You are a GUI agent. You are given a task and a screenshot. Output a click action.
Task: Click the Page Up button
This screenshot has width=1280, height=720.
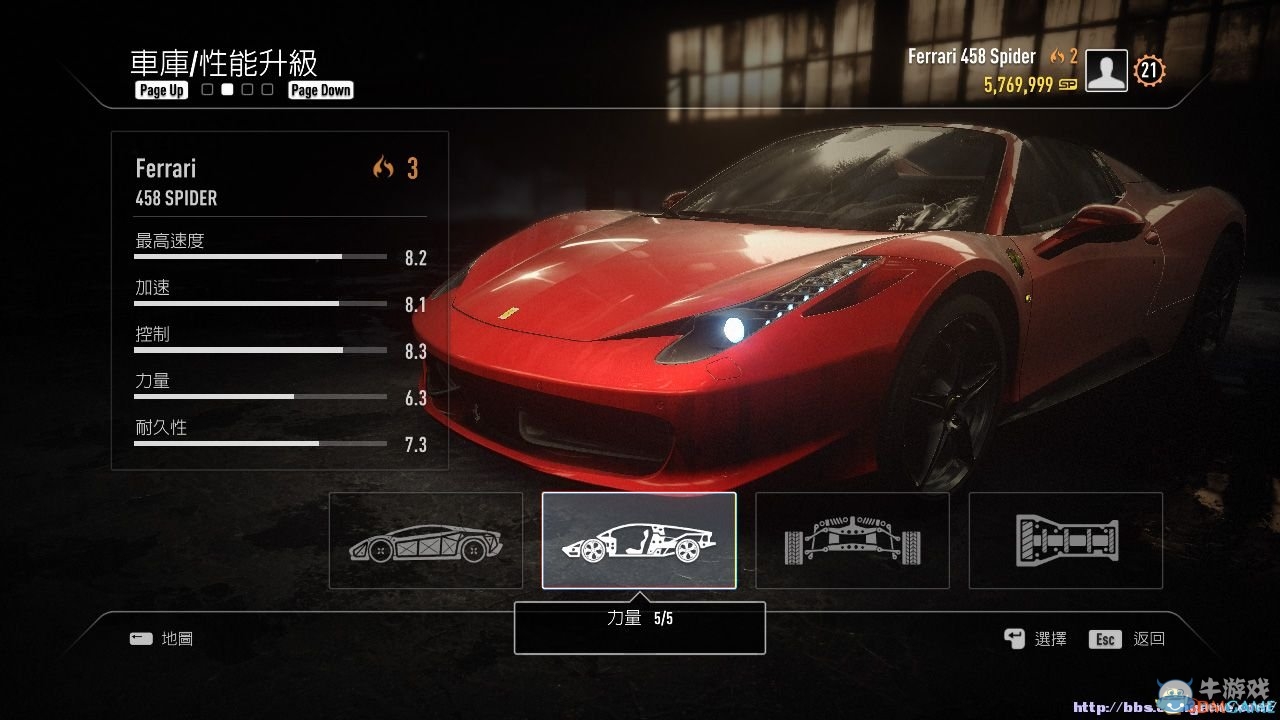(x=160, y=90)
